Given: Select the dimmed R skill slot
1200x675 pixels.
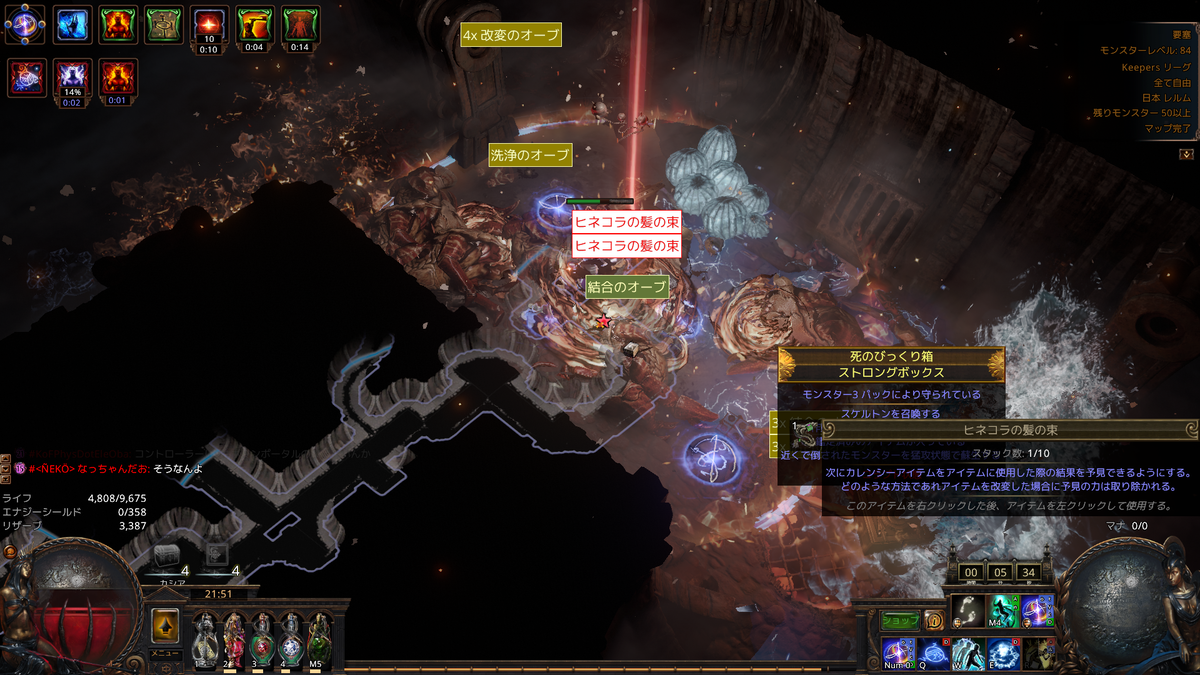Looking at the screenshot, I should pos(1036,653).
